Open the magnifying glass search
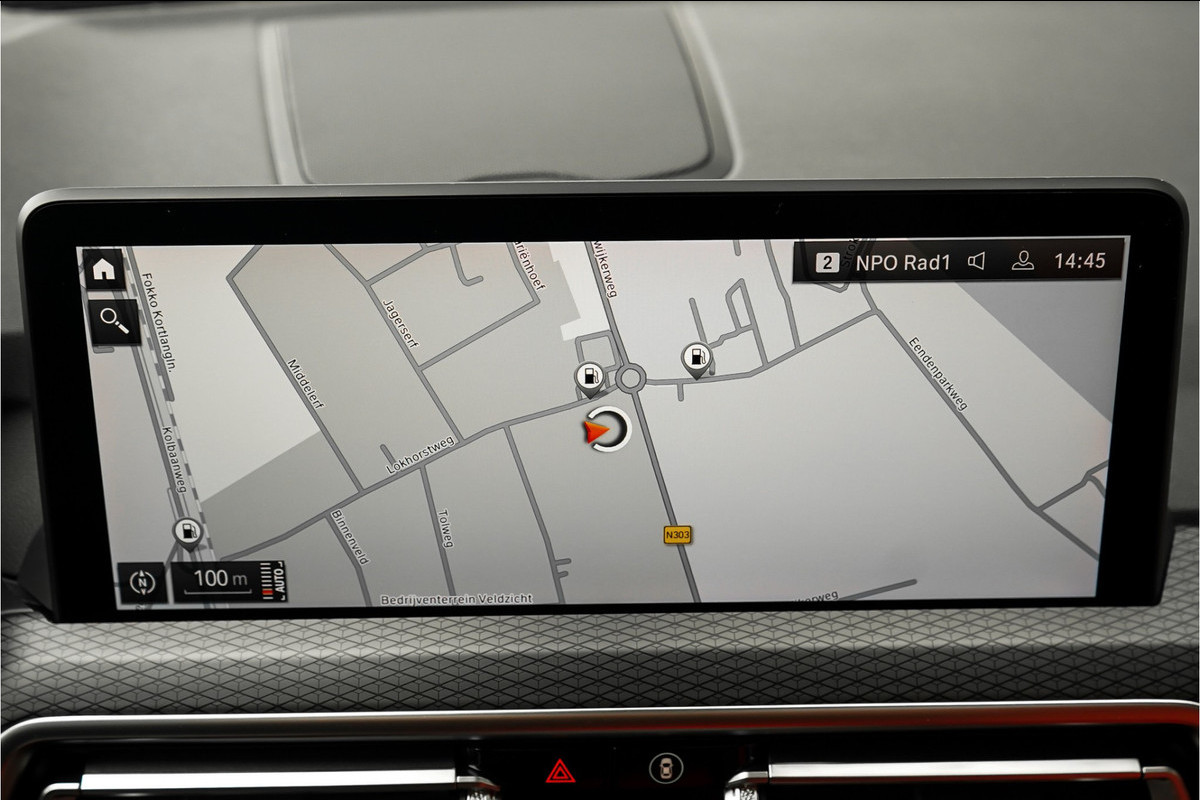 point(114,320)
